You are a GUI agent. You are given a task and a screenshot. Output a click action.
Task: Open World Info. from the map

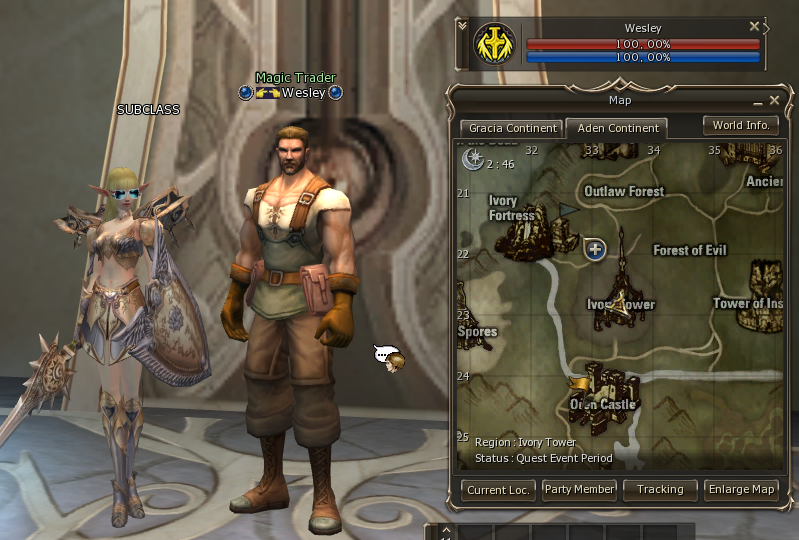[741, 126]
